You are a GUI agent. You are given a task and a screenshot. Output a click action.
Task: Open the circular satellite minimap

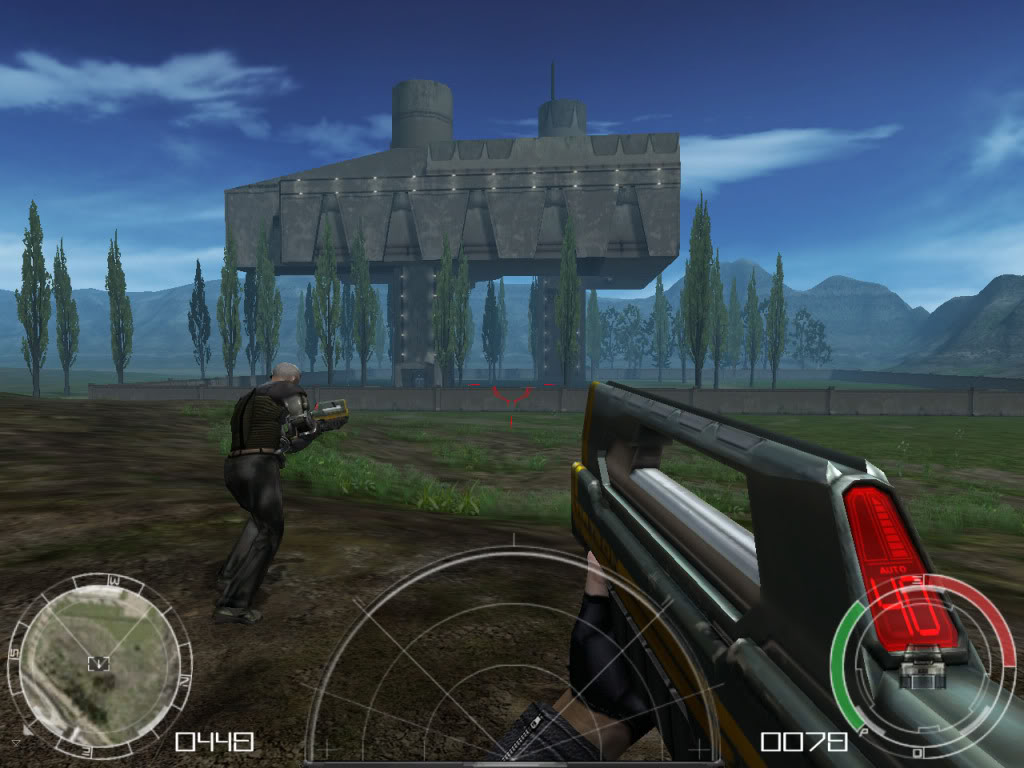pyautogui.click(x=96, y=664)
